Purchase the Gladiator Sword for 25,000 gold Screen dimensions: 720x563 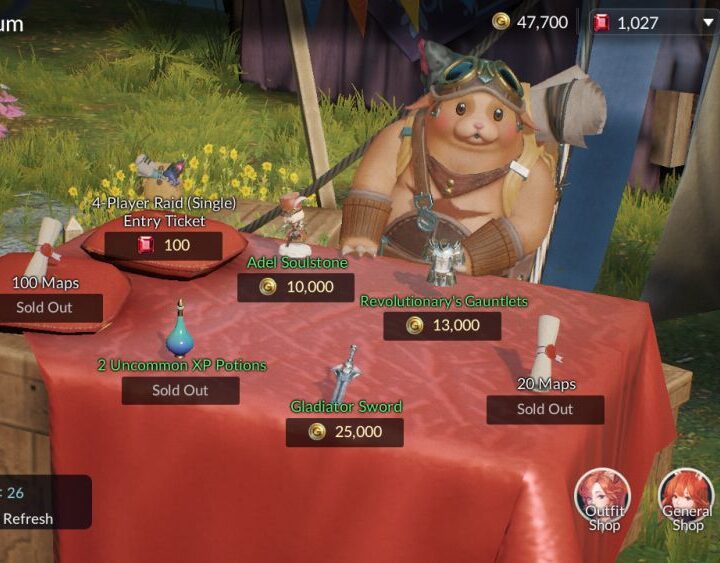344,432
